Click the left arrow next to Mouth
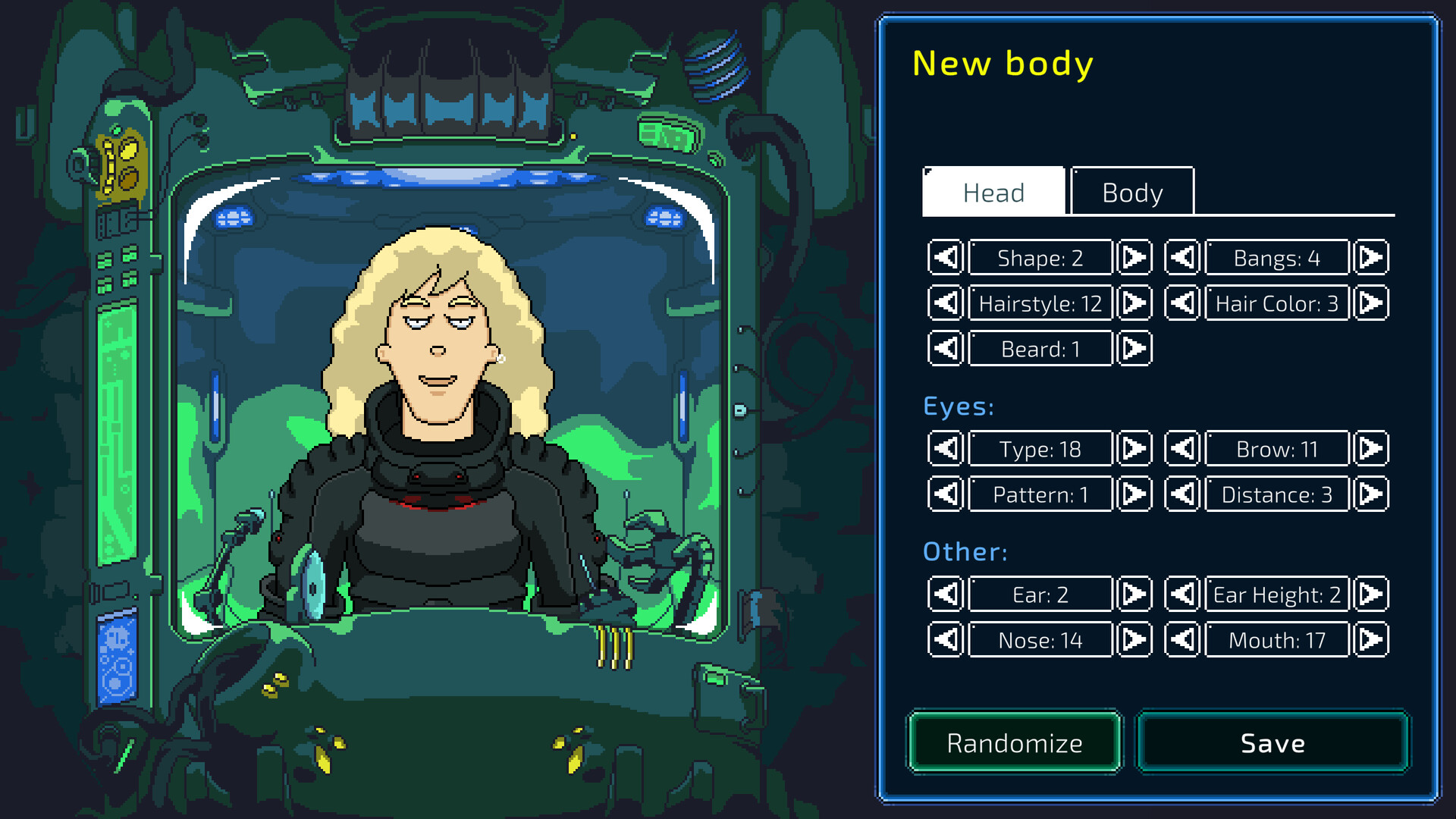Viewport: 1456px width, 819px height. (1182, 639)
